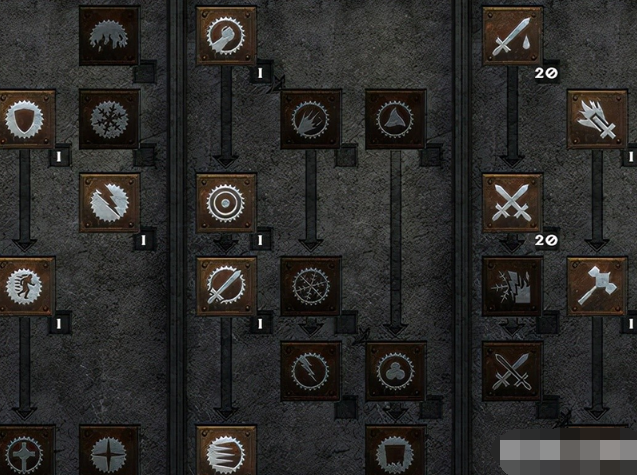This screenshot has height=475, width=637.
Task: Select the Blessed Aim bullseye skill
Action: click(x=226, y=202)
